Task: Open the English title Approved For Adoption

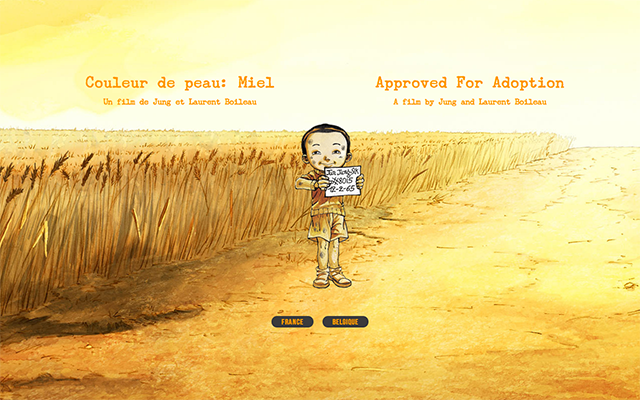Action: [469, 83]
